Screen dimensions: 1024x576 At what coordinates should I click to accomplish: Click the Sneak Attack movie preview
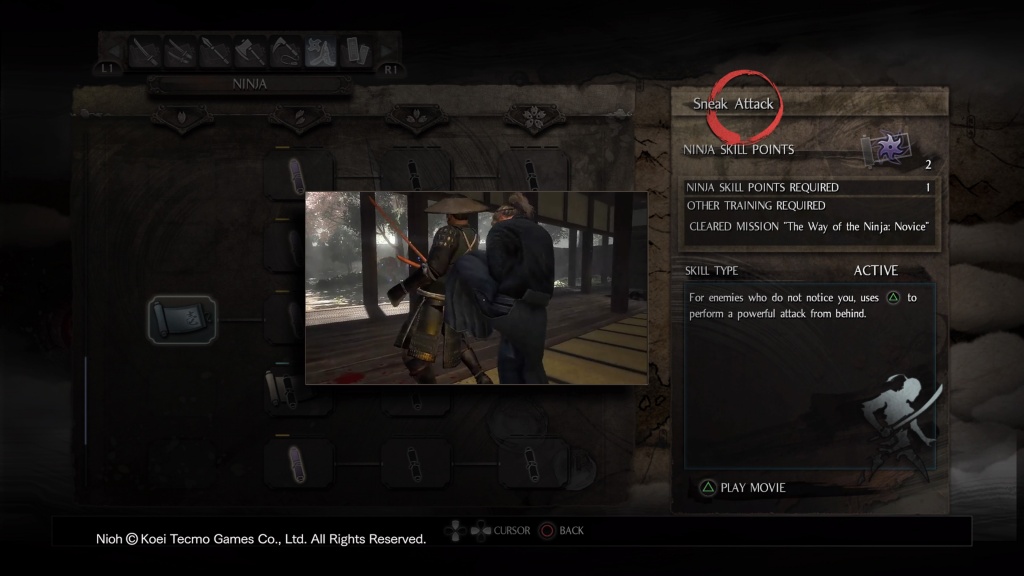476,288
